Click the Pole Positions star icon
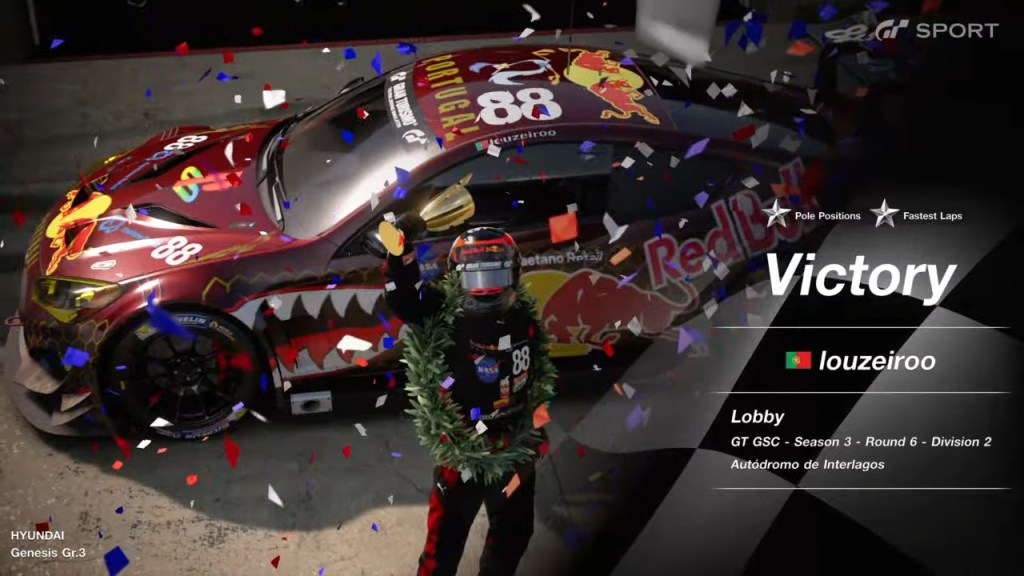Viewport: 1024px width, 576px height. pyautogui.click(x=777, y=213)
